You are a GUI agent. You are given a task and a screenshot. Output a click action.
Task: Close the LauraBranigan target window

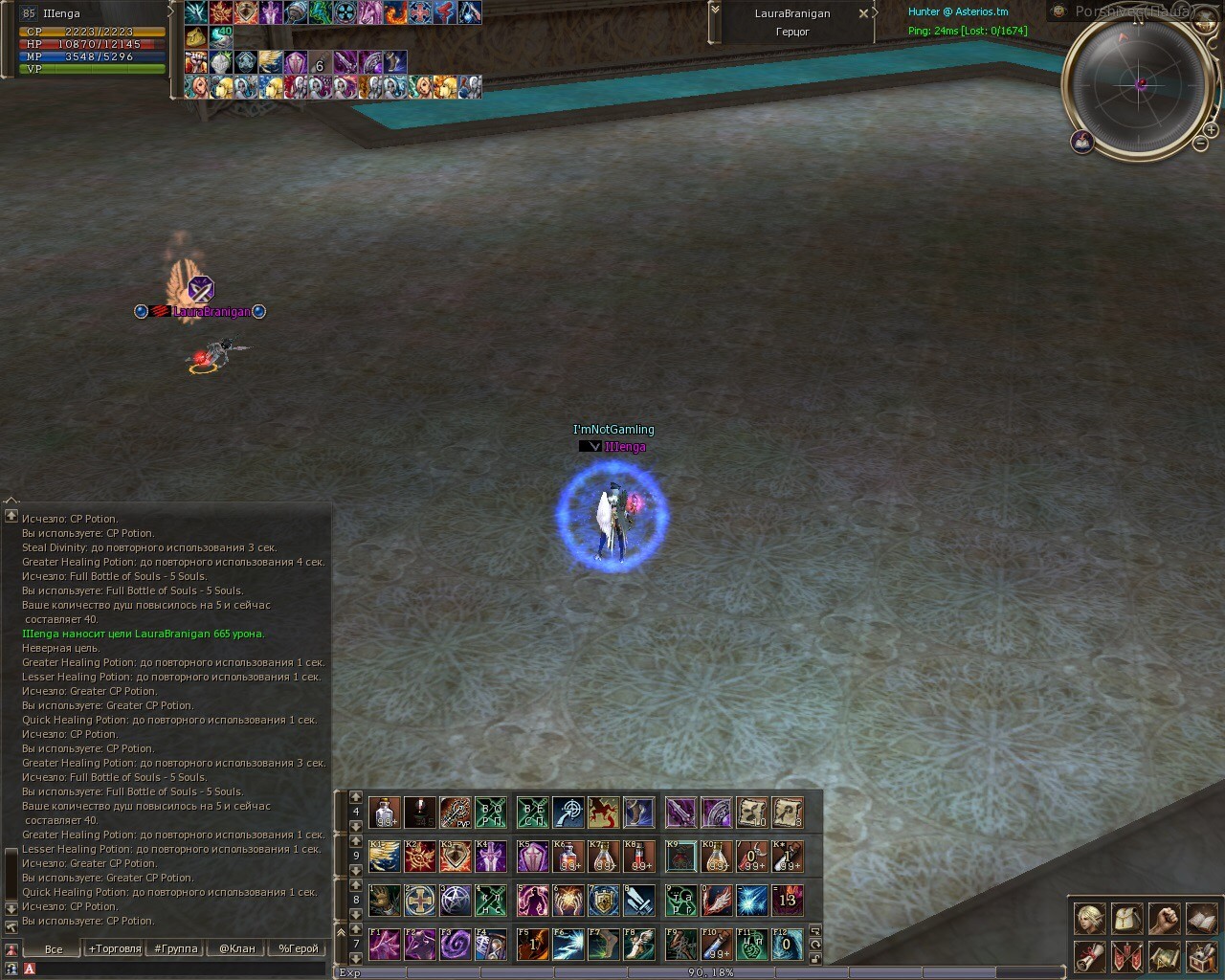[863, 13]
